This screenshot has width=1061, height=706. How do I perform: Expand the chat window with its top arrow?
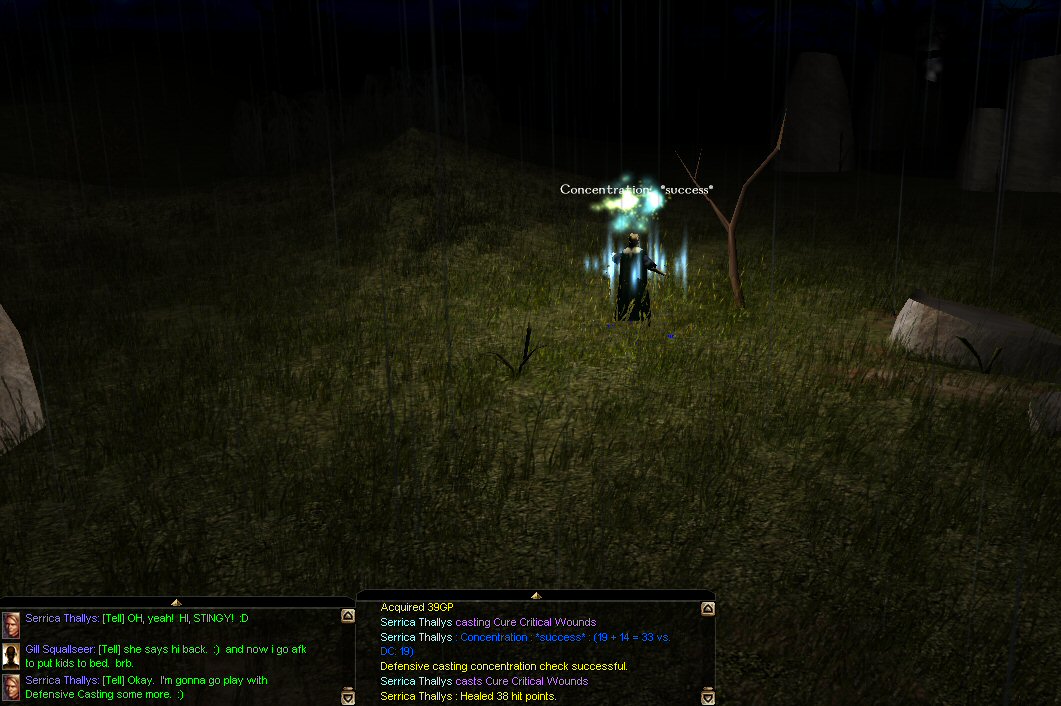click(x=176, y=602)
